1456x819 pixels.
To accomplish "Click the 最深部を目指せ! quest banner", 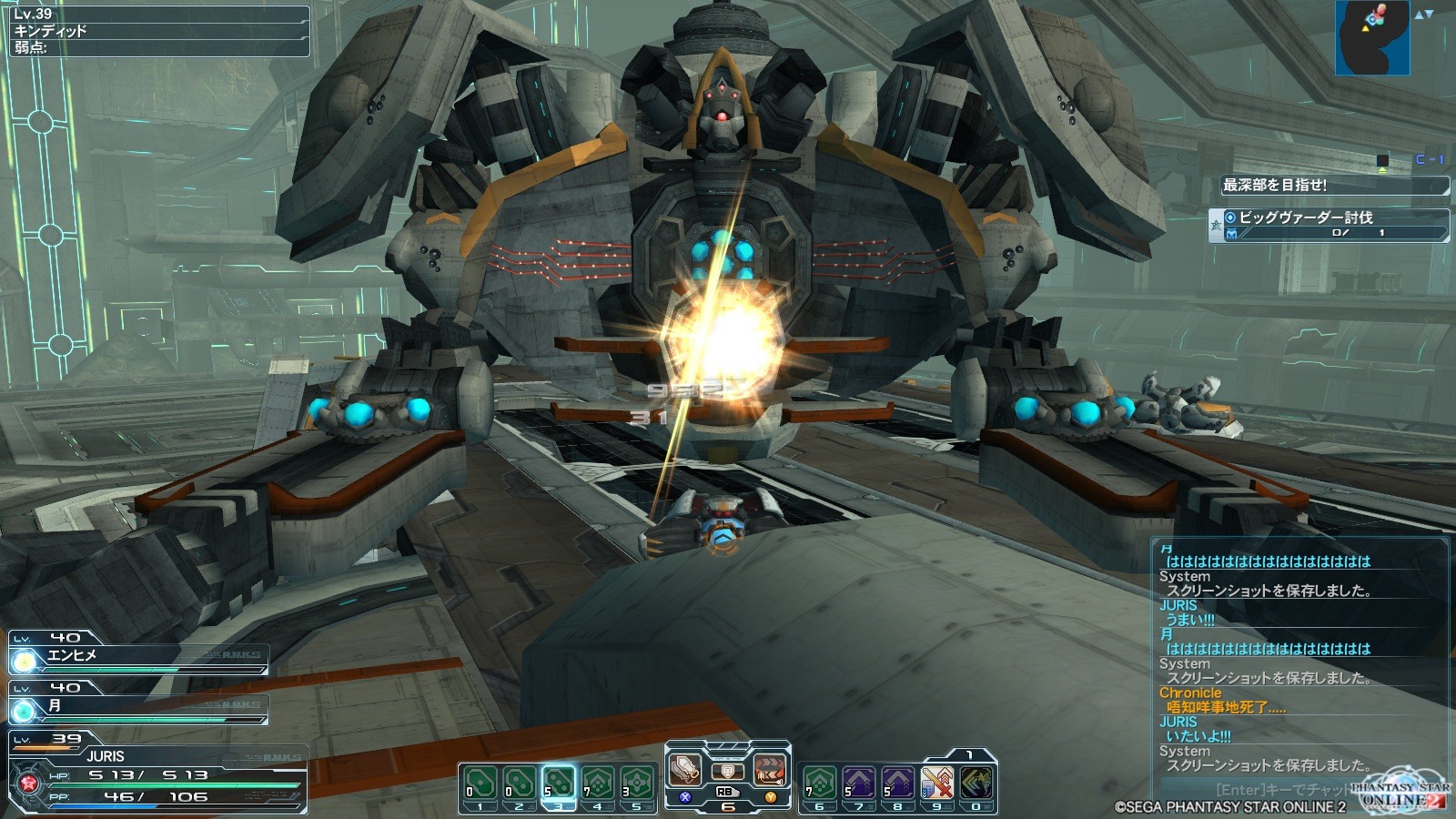I will point(1333,186).
